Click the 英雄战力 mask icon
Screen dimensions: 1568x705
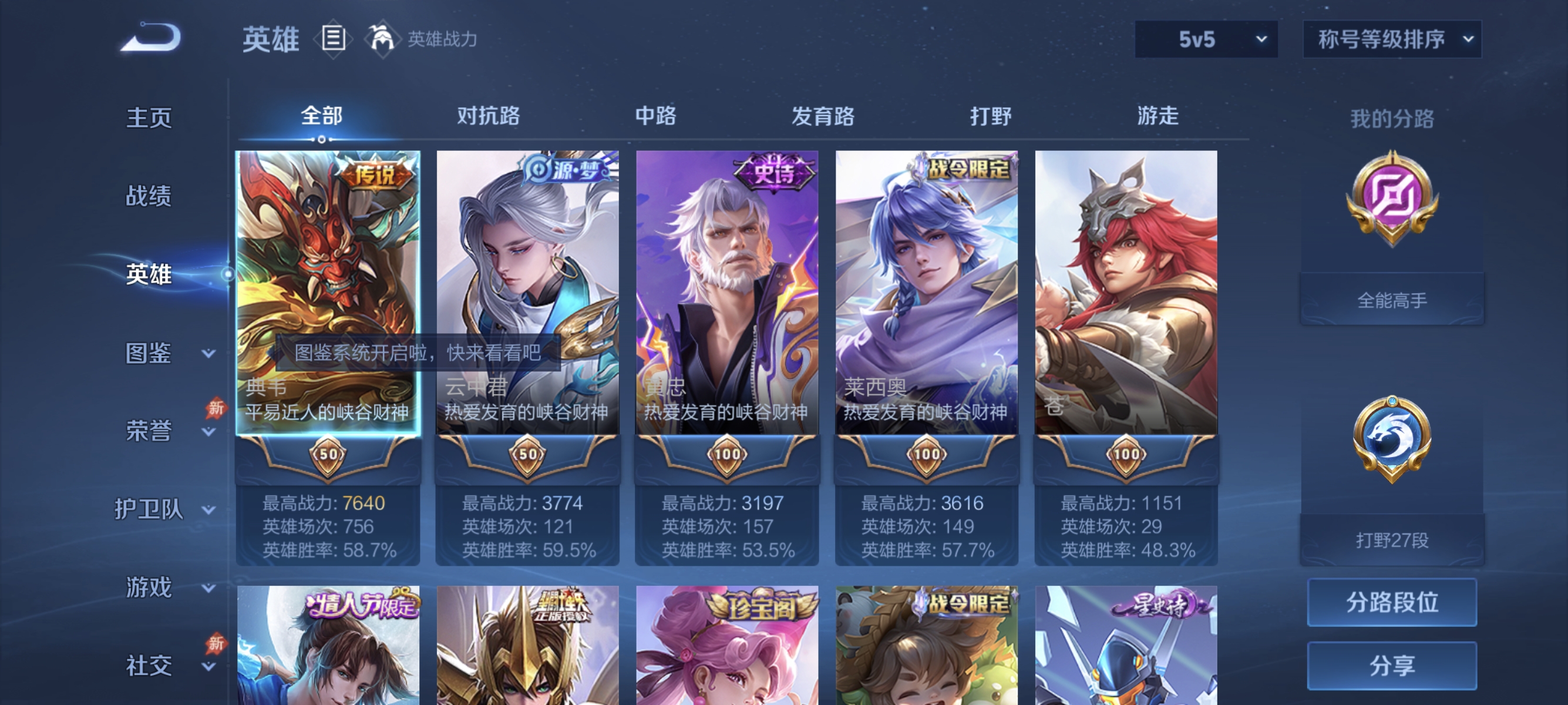381,39
